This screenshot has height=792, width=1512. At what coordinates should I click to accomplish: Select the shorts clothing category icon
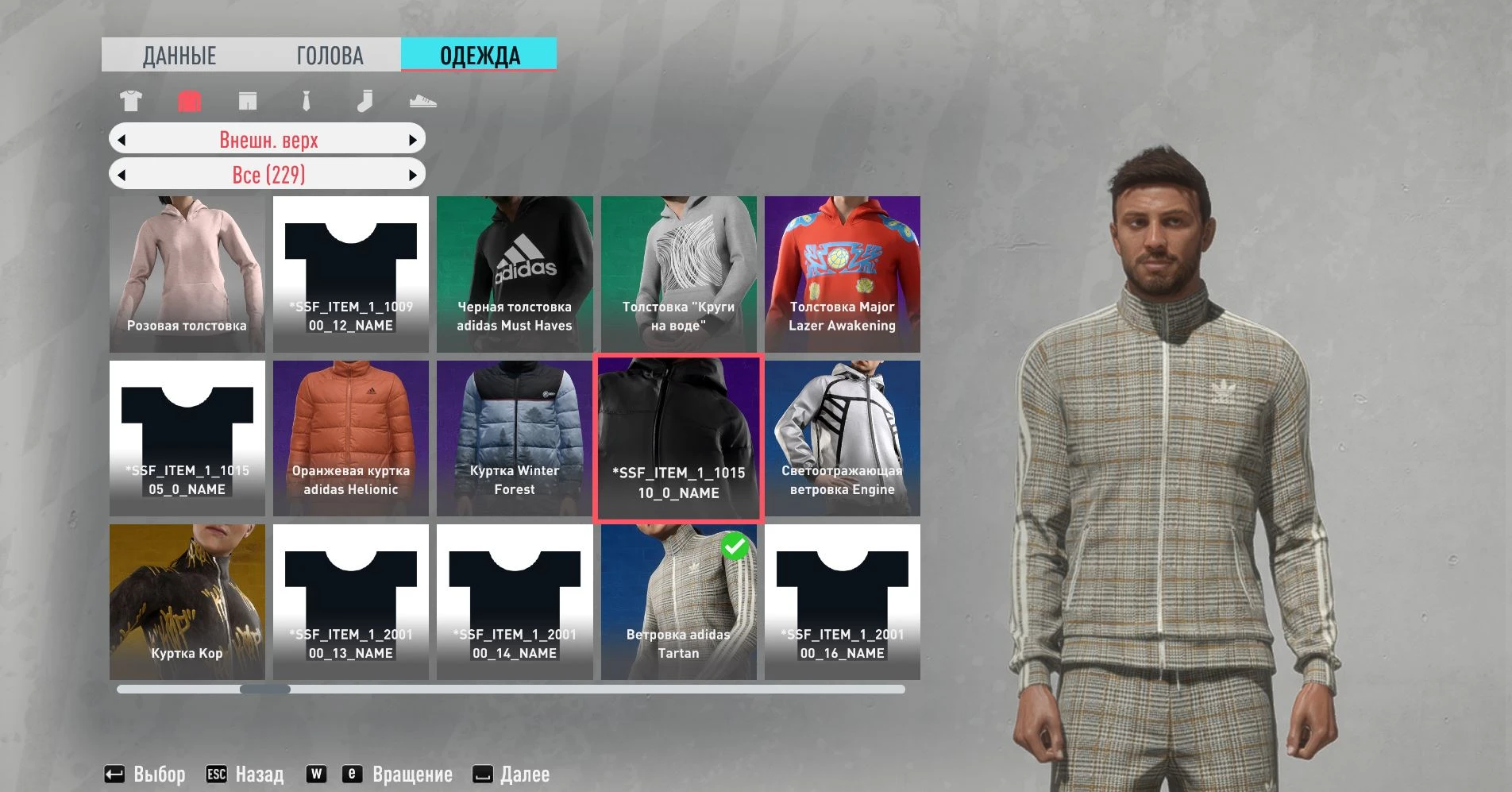[x=248, y=101]
